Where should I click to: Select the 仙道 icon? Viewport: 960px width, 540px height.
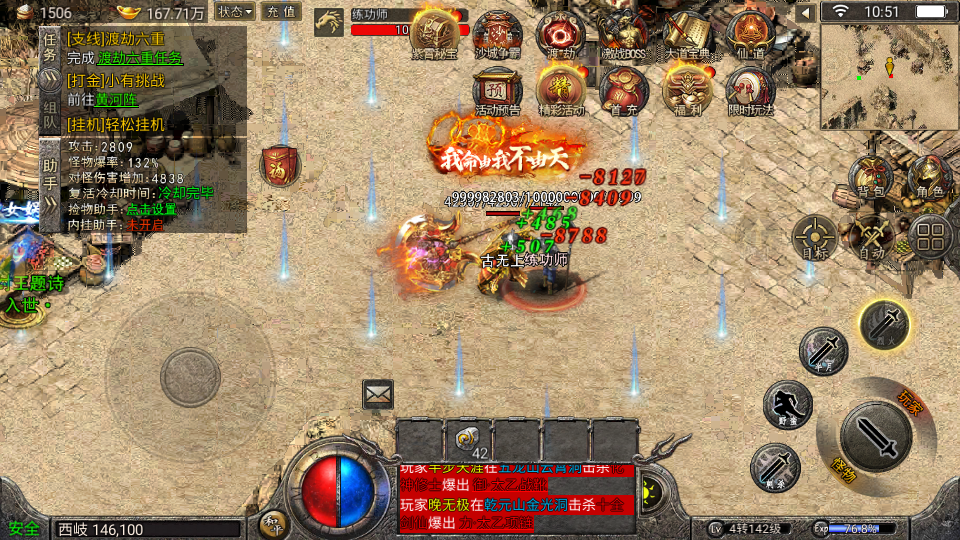tap(750, 34)
